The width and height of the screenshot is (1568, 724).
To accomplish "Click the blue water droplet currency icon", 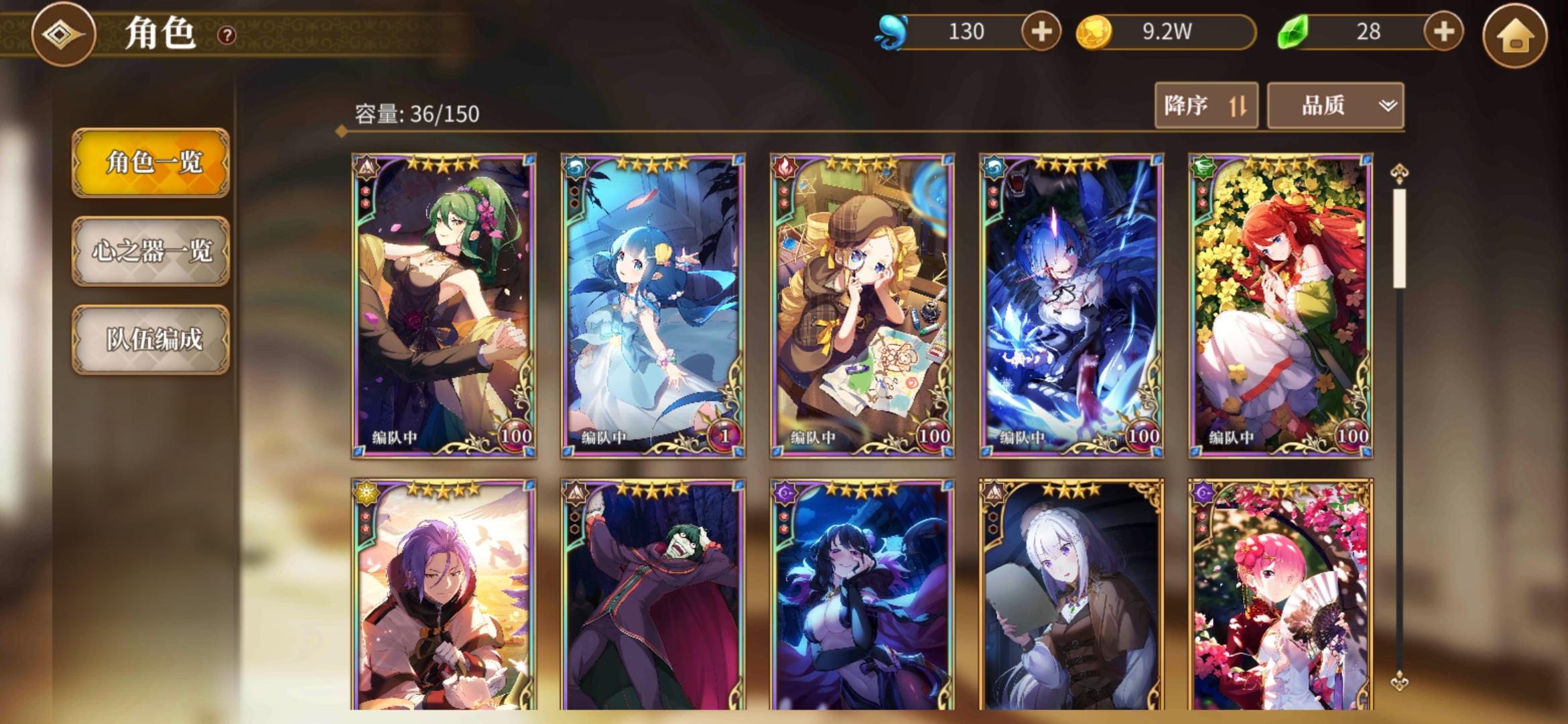I will coord(894,29).
